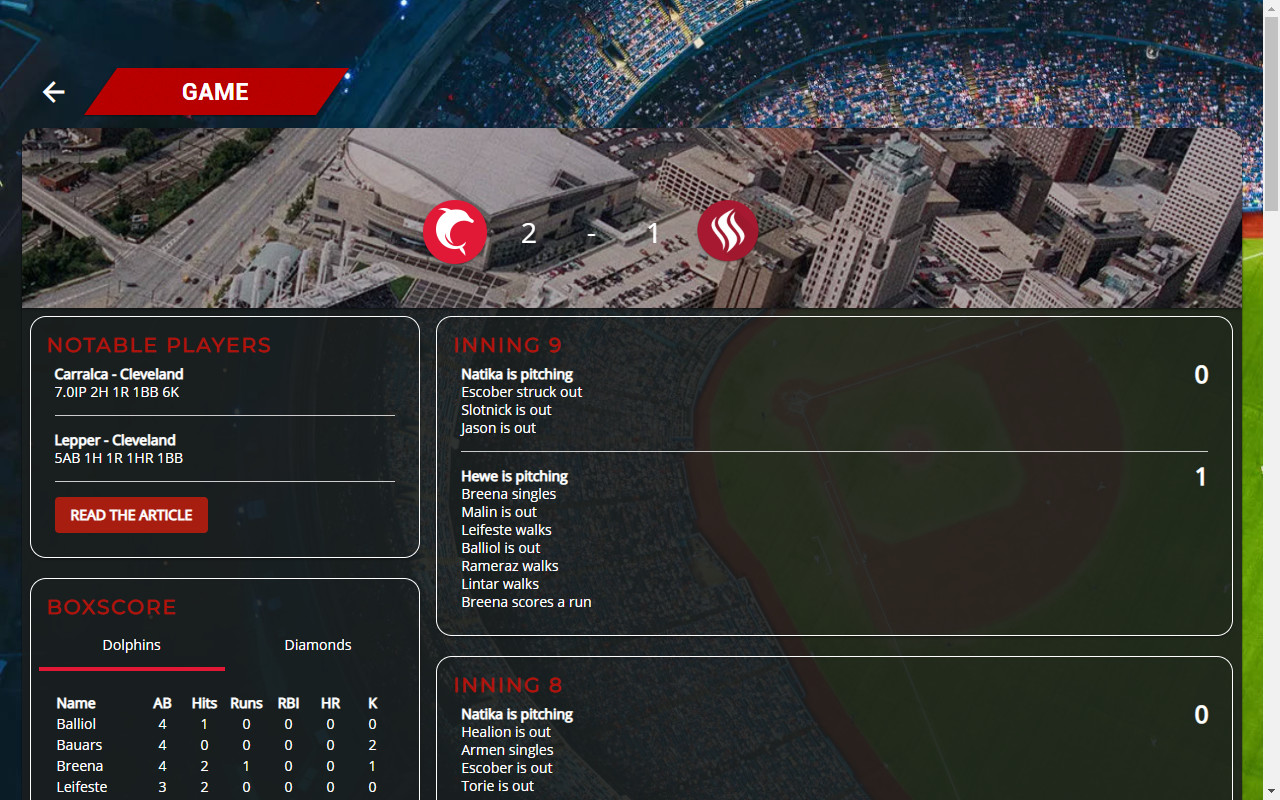This screenshot has height=800, width=1280.
Task: Click the dash between the scores
Action: click(591, 235)
